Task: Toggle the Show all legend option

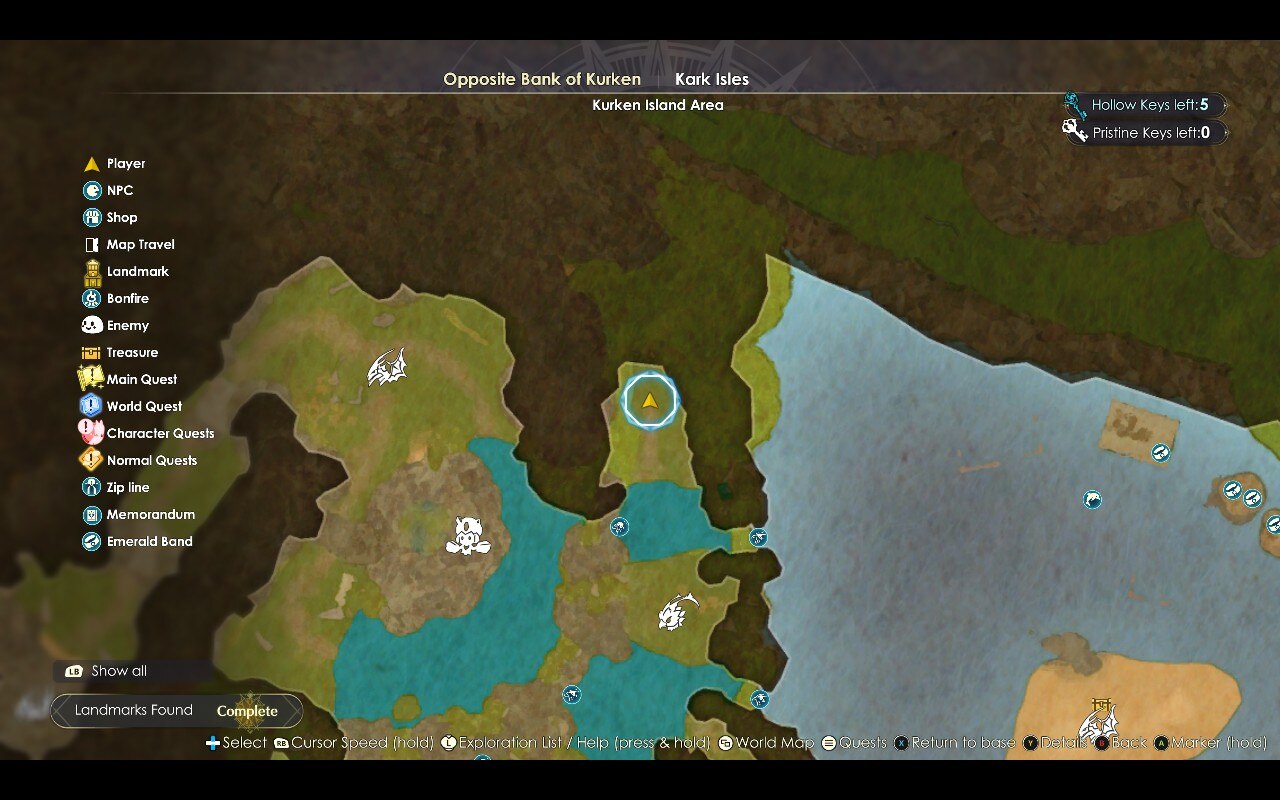Action: 118,671
